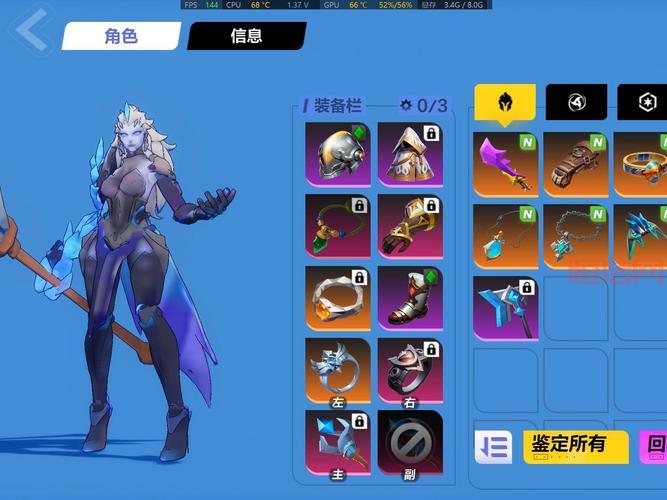
Task: Select the equipped silver helmet slot
Action: coord(338,154)
